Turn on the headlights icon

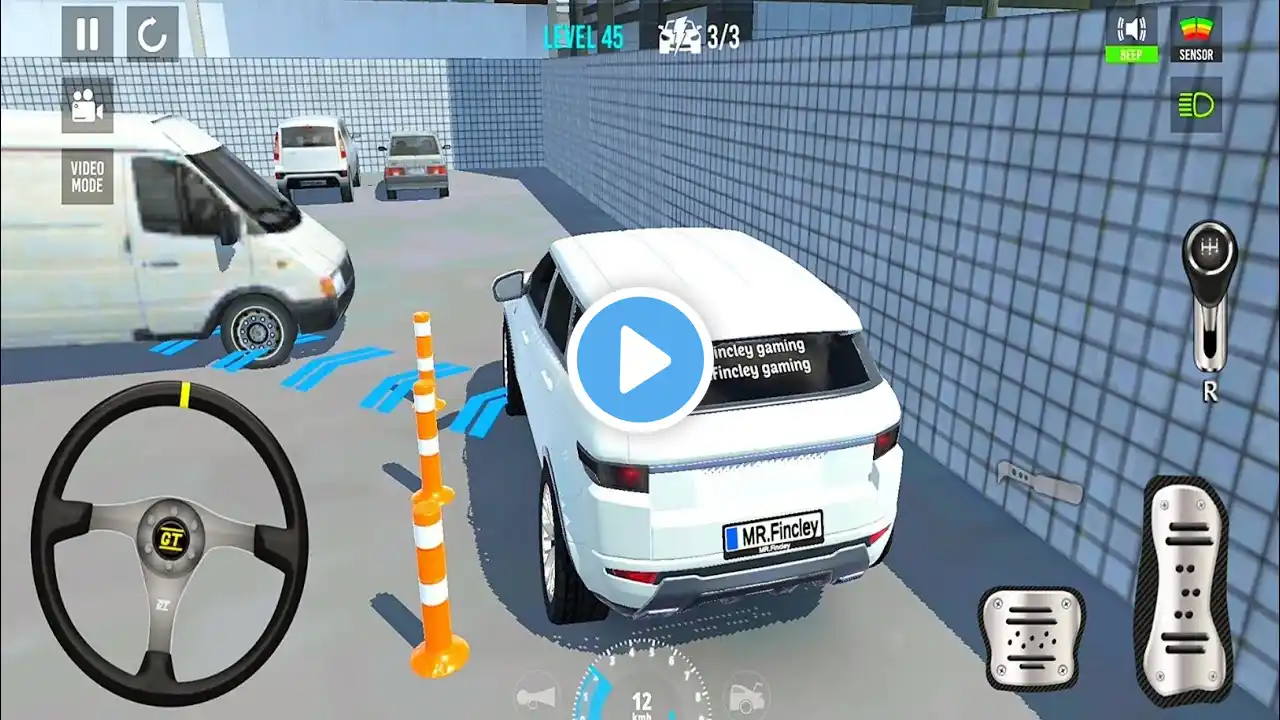[x=1196, y=105]
